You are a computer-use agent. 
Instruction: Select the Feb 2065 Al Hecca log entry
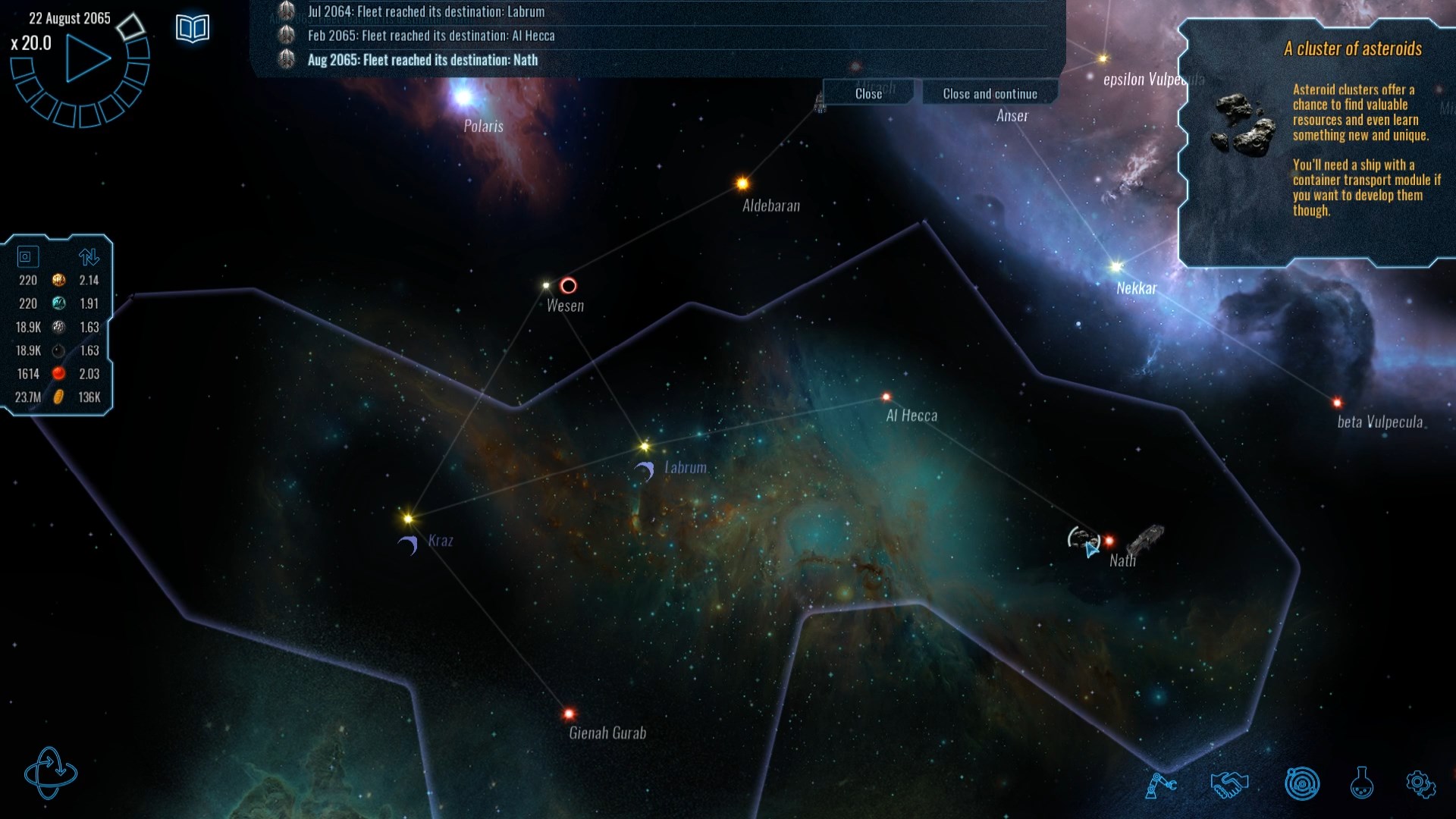pos(431,36)
